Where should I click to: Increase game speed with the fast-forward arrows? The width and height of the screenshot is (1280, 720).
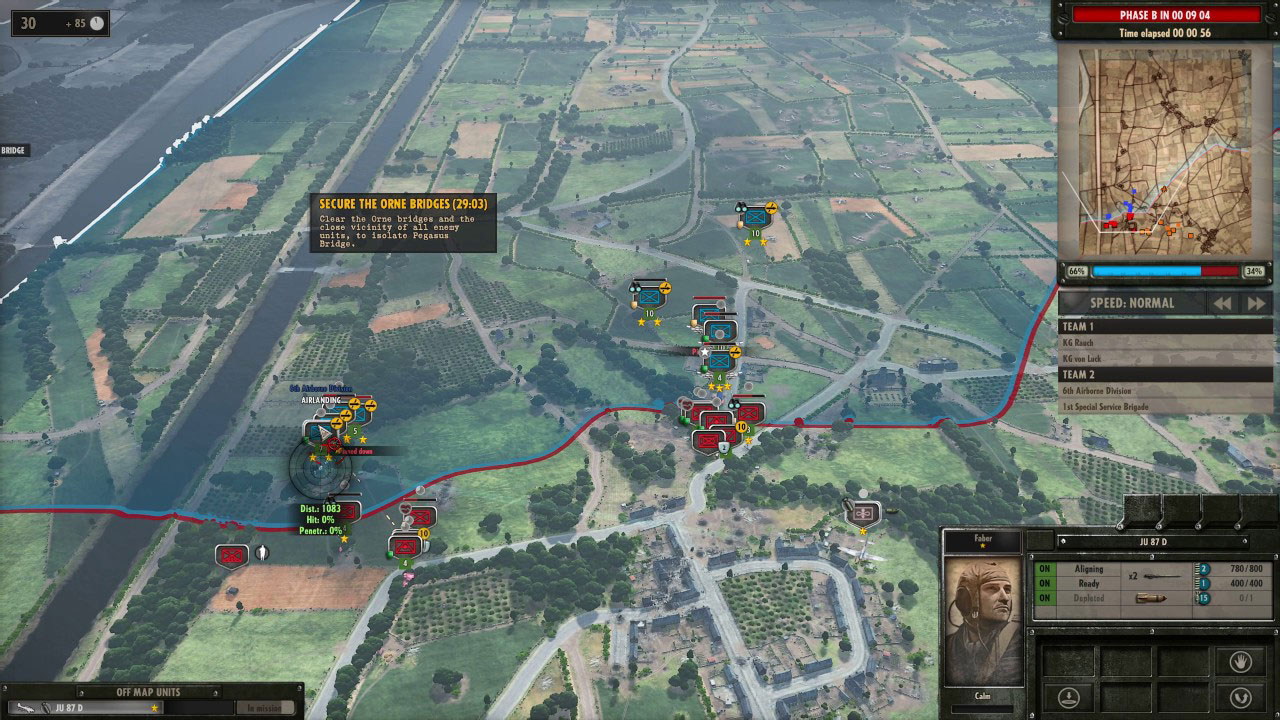(1256, 303)
